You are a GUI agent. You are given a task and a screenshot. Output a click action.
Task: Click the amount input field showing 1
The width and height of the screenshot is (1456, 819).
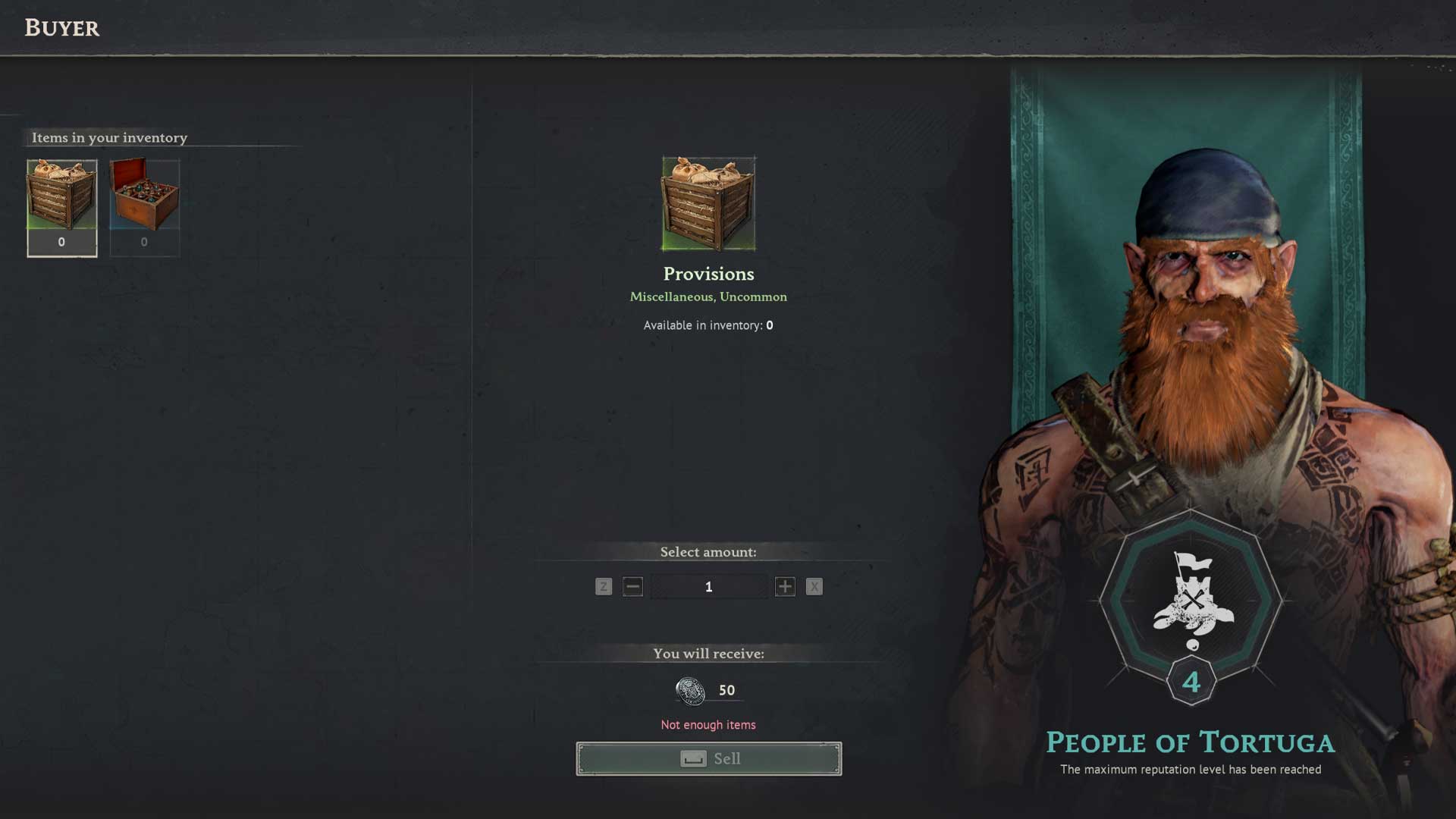pyautogui.click(x=708, y=586)
